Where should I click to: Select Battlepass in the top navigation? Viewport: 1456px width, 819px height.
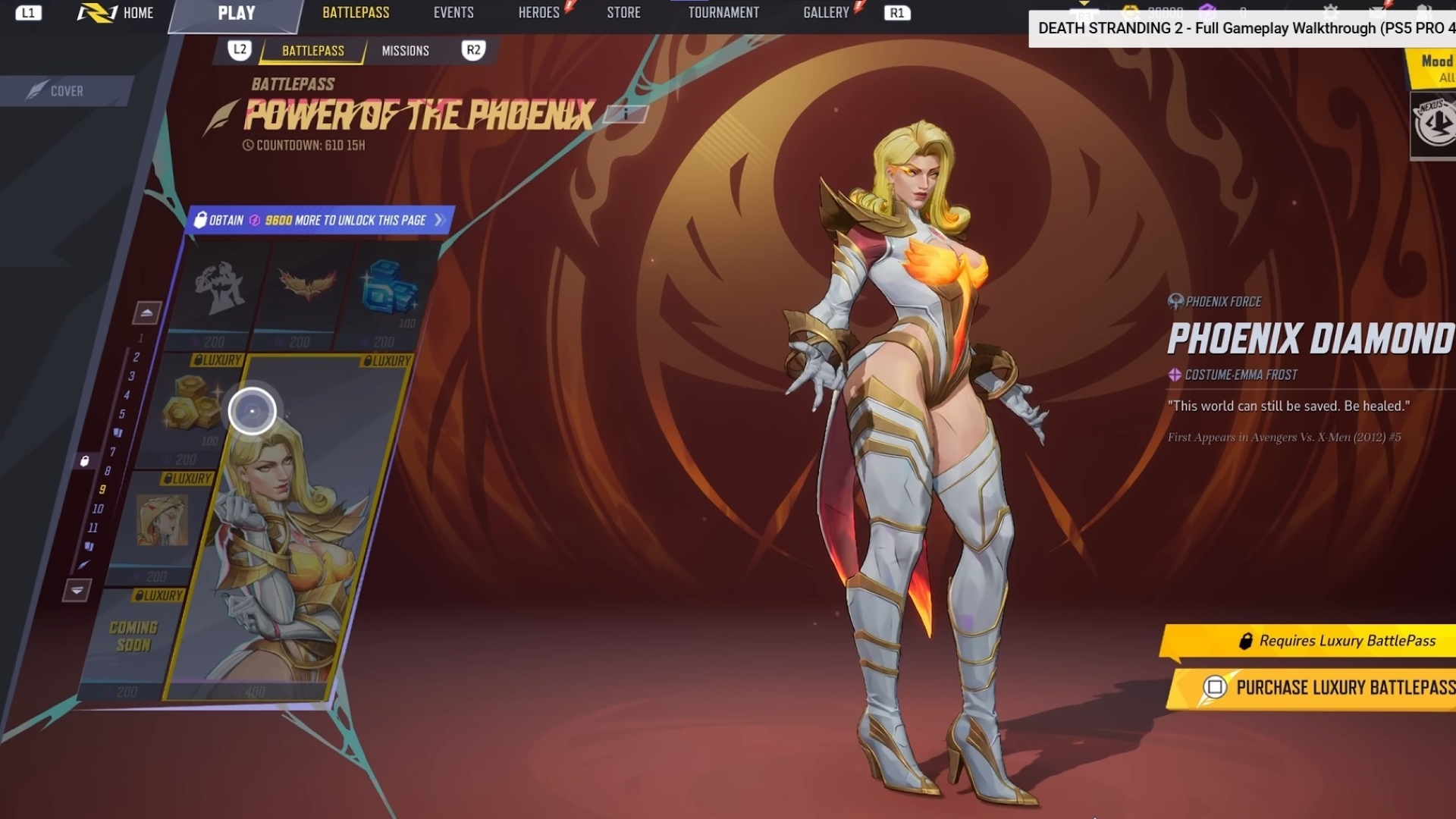point(356,13)
